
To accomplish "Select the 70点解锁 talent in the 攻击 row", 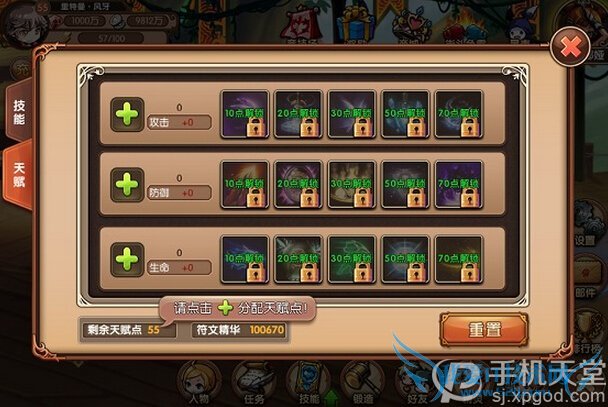I will [459, 114].
